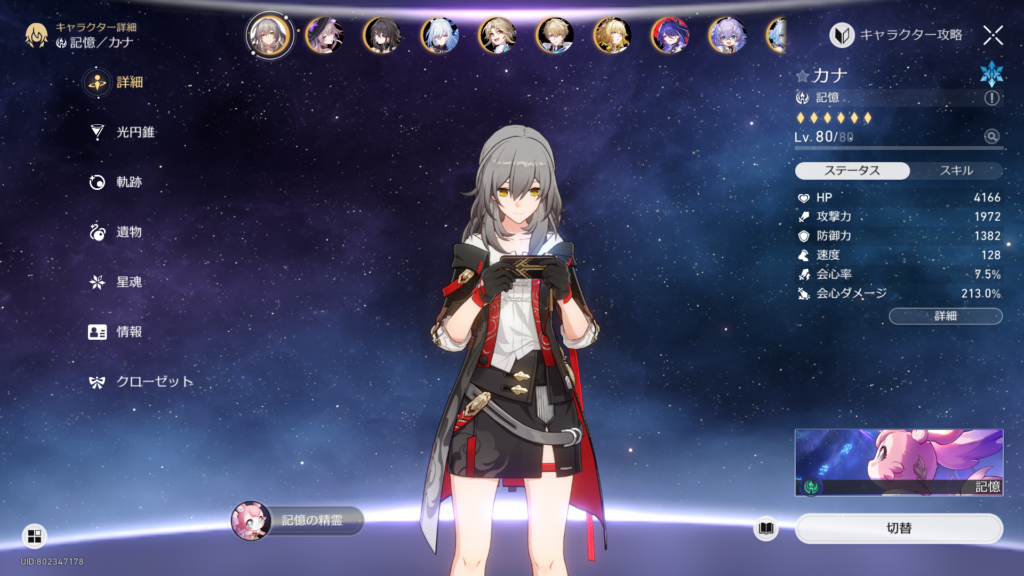Click the 詳細 button under the stats

(x=945, y=316)
